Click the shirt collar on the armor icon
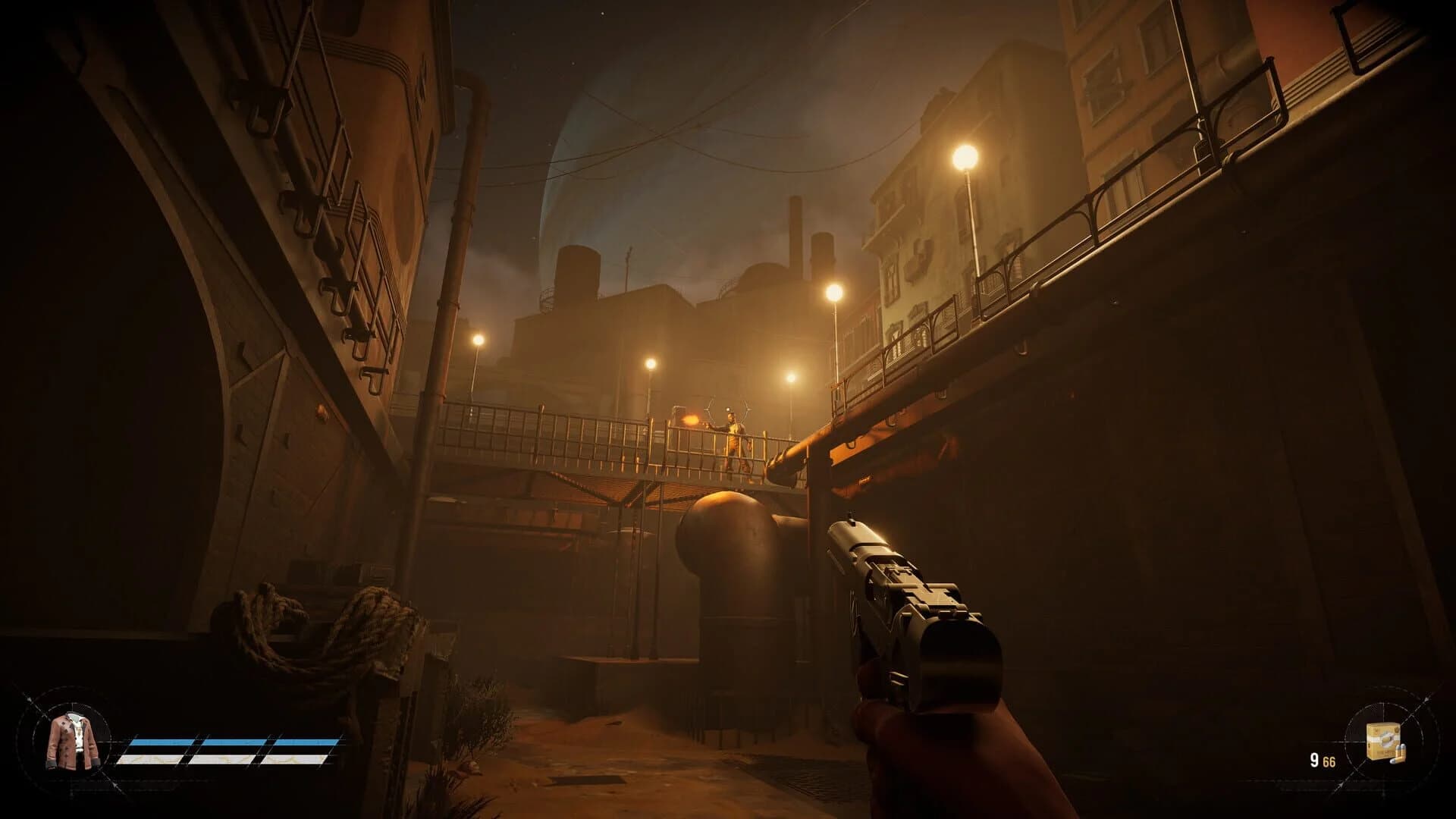The height and width of the screenshot is (819, 1456). pyautogui.click(x=76, y=719)
